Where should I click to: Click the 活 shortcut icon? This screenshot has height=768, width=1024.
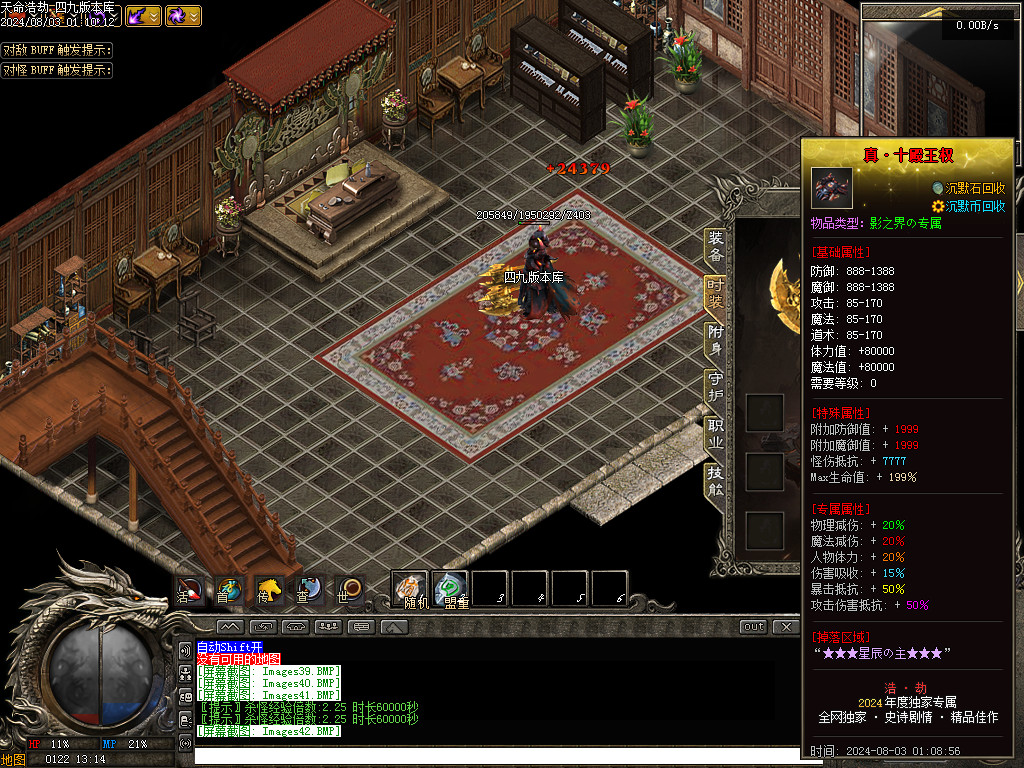tap(189, 590)
